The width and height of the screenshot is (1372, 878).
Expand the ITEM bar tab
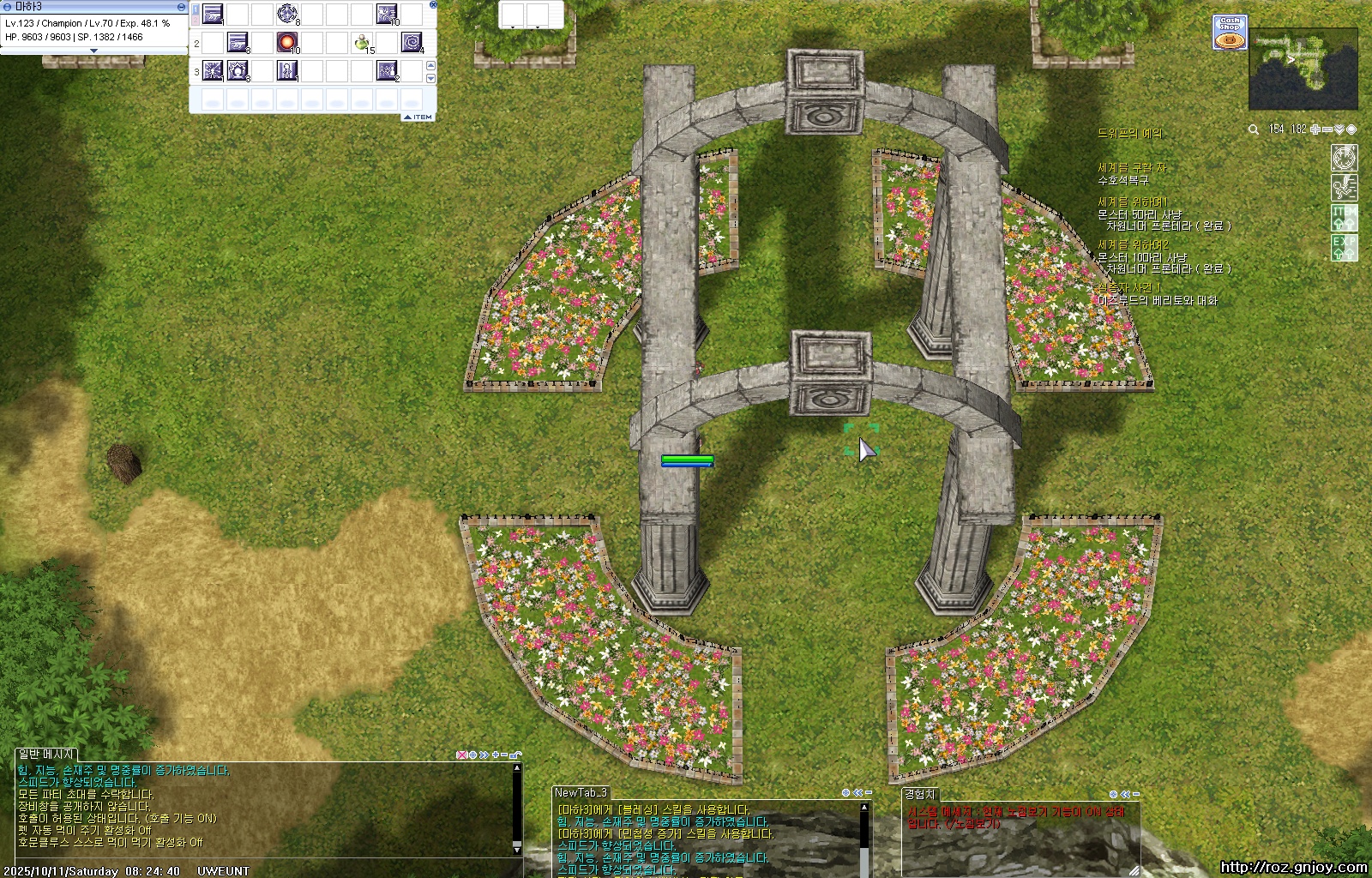coord(418,117)
